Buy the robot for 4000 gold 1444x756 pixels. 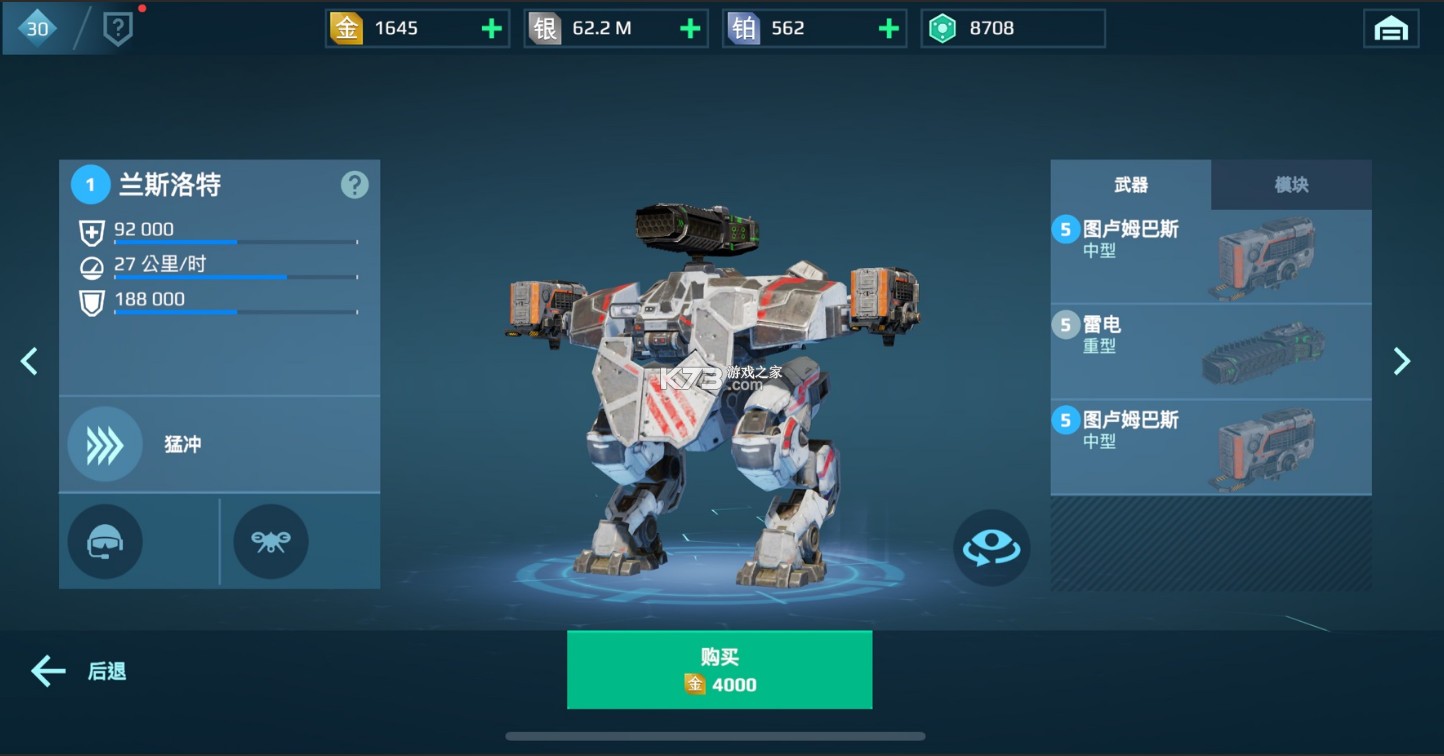tap(719, 670)
